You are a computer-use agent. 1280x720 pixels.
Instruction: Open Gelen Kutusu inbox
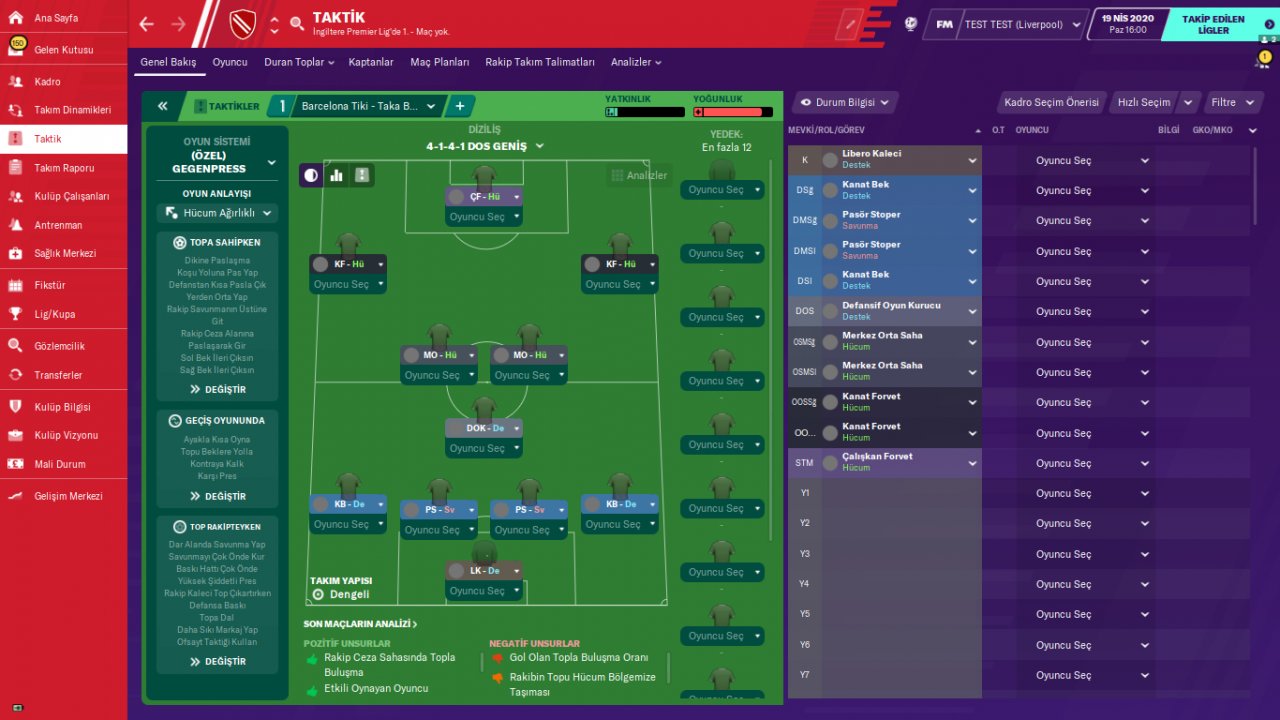(63, 50)
